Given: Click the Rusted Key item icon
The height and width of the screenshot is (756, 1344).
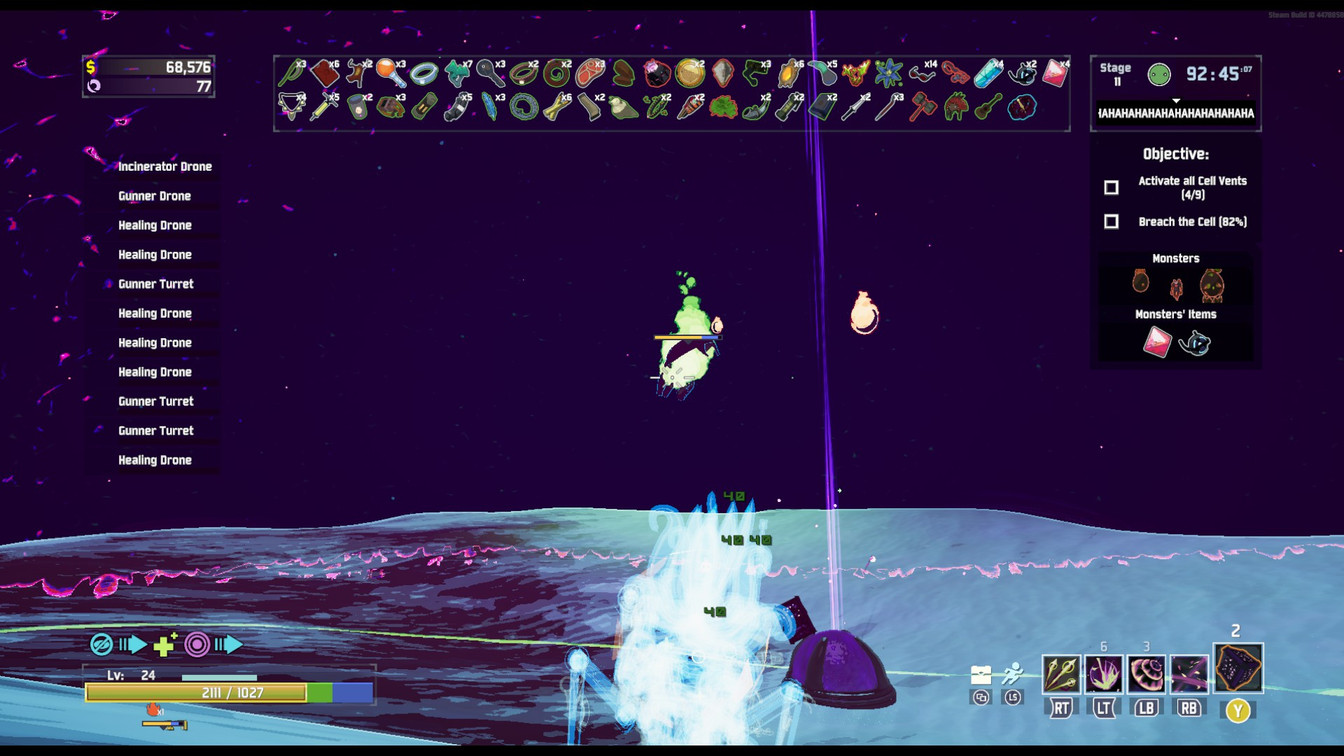Looking at the screenshot, I should click(x=488, y=73).
